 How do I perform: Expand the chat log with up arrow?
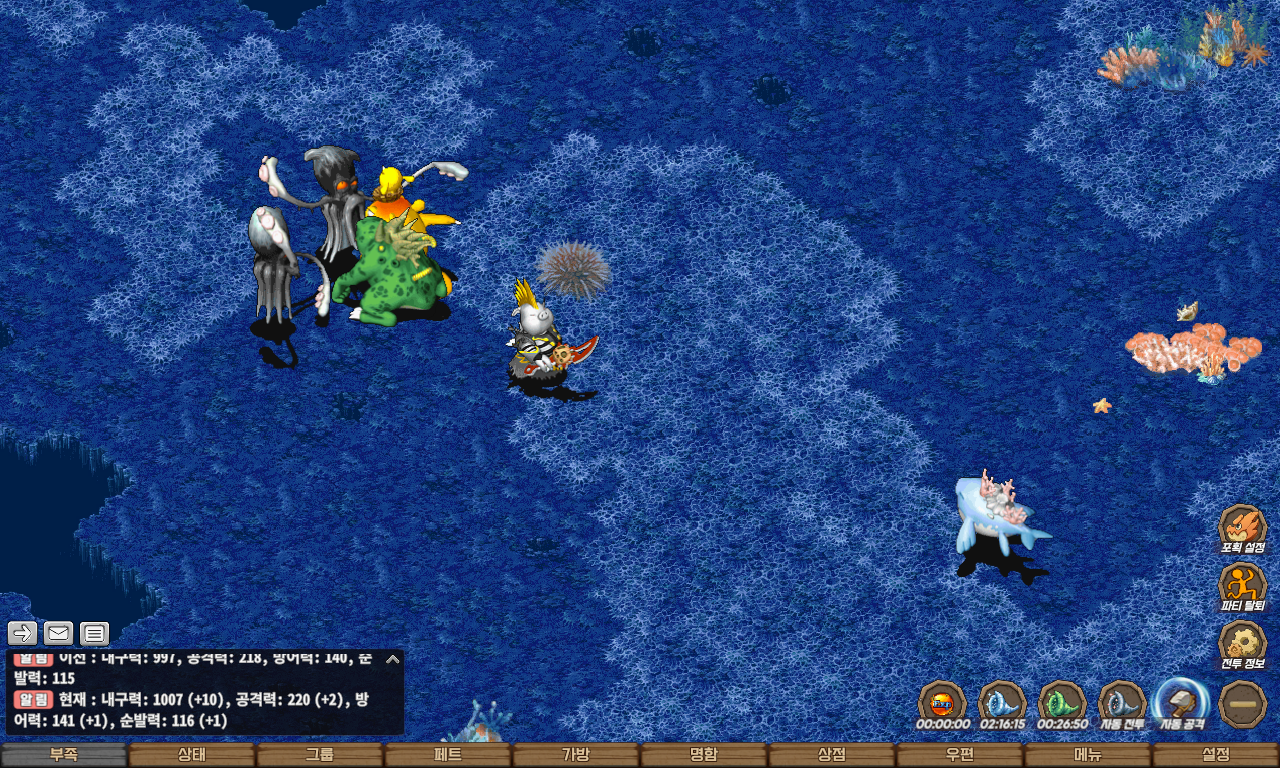393,659
